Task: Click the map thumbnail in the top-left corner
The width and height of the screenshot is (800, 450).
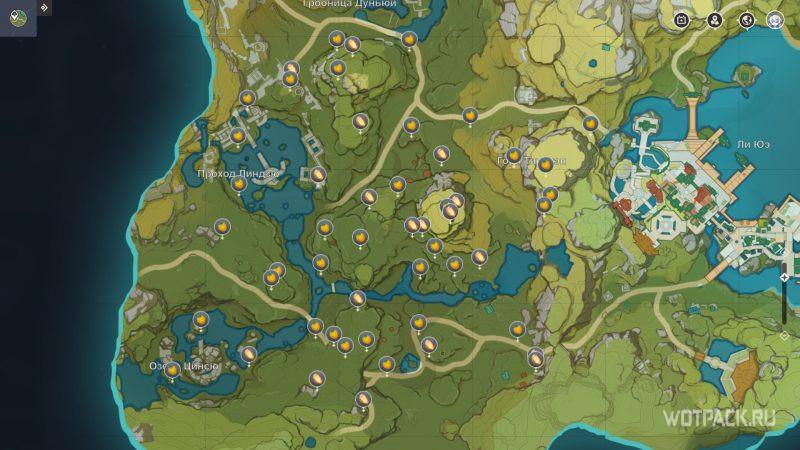Action: (x=18, y=18)
